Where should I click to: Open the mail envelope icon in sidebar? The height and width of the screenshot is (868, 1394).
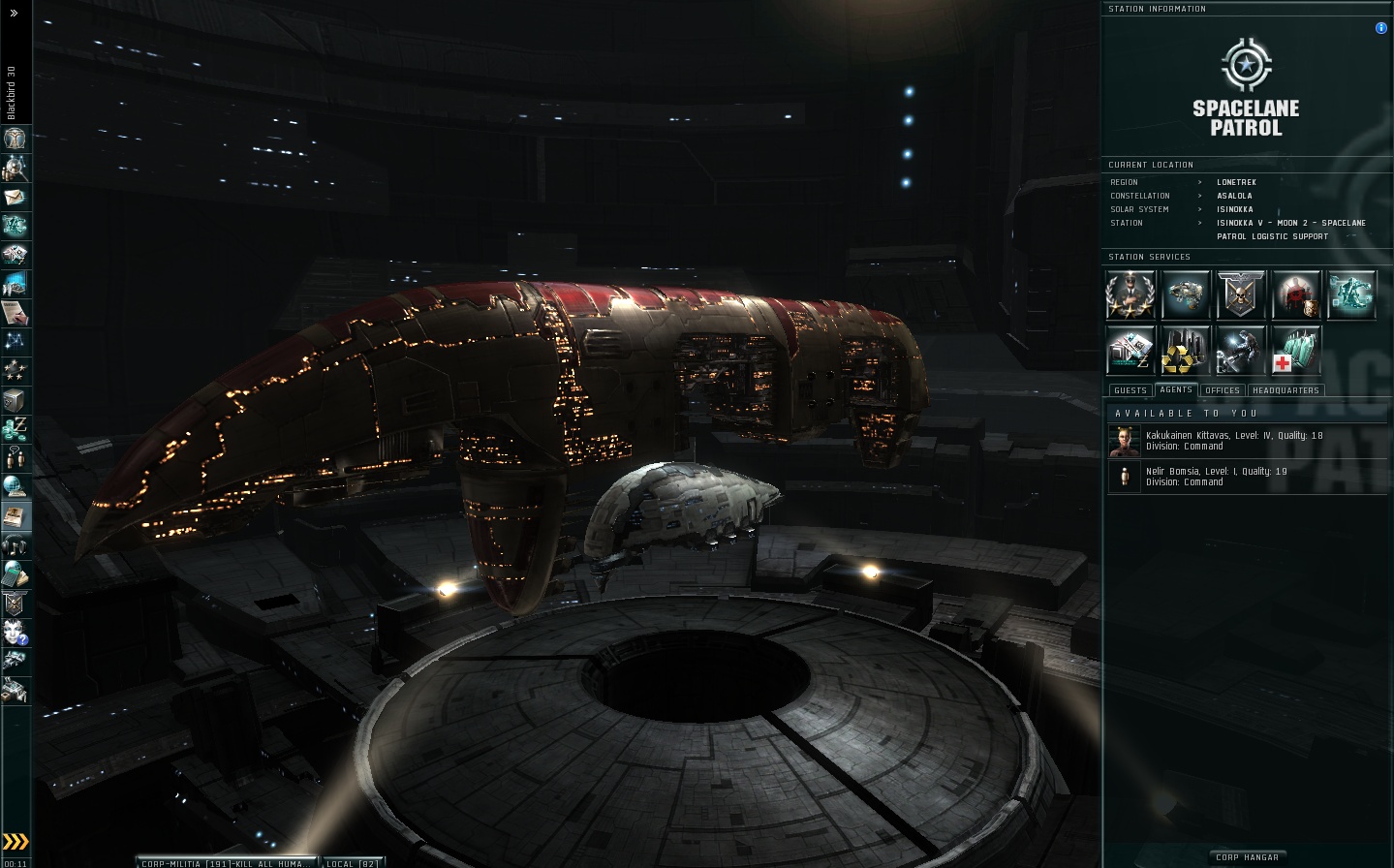coord(15,197)
